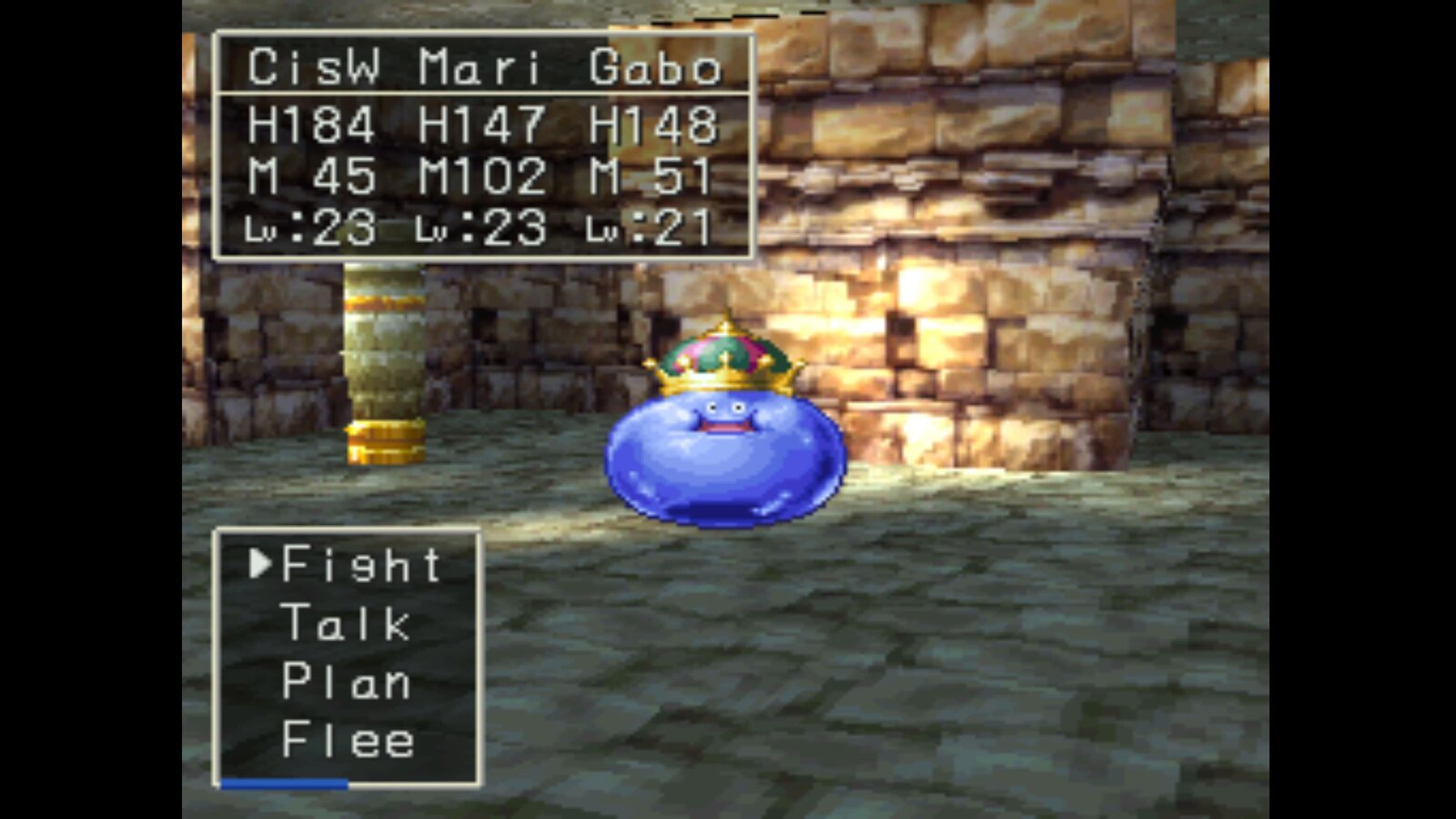The width and height of the screenshot is (1456, 819).
Task: Select the Fight command
Action: point(361,565)
